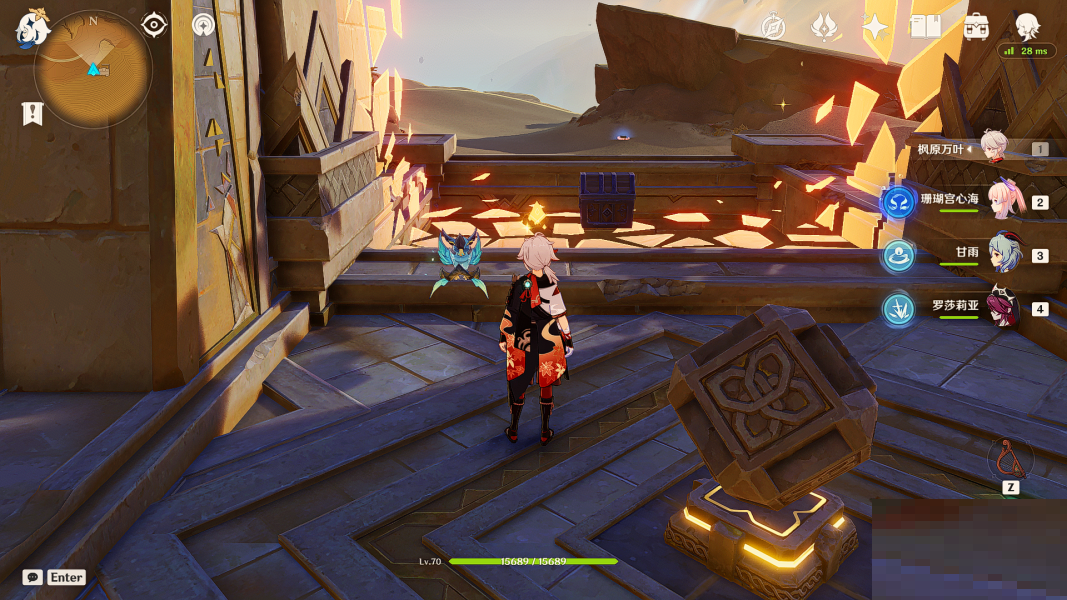Trigger 珊瑚宫心海's elemental burst icon
The height and width of the screenshot is (600, 1067).
pos(898,202)
